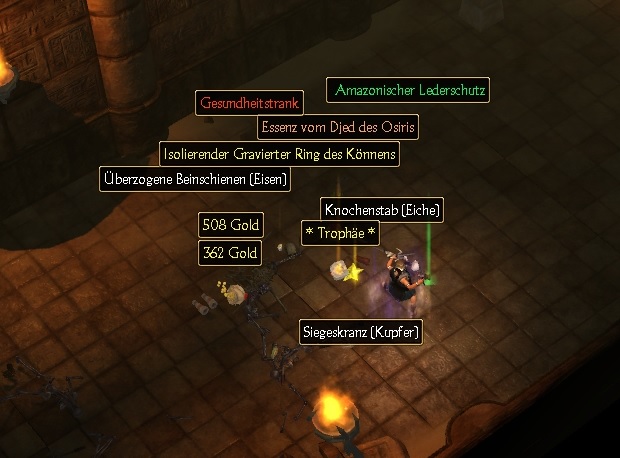
Task: Collect the 362 Gold label
Action: coord(230,253)
